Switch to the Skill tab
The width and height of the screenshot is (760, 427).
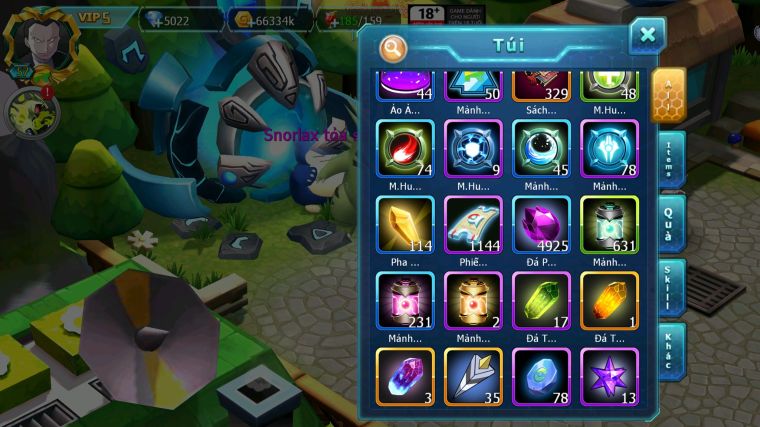(x=670, y=288)
